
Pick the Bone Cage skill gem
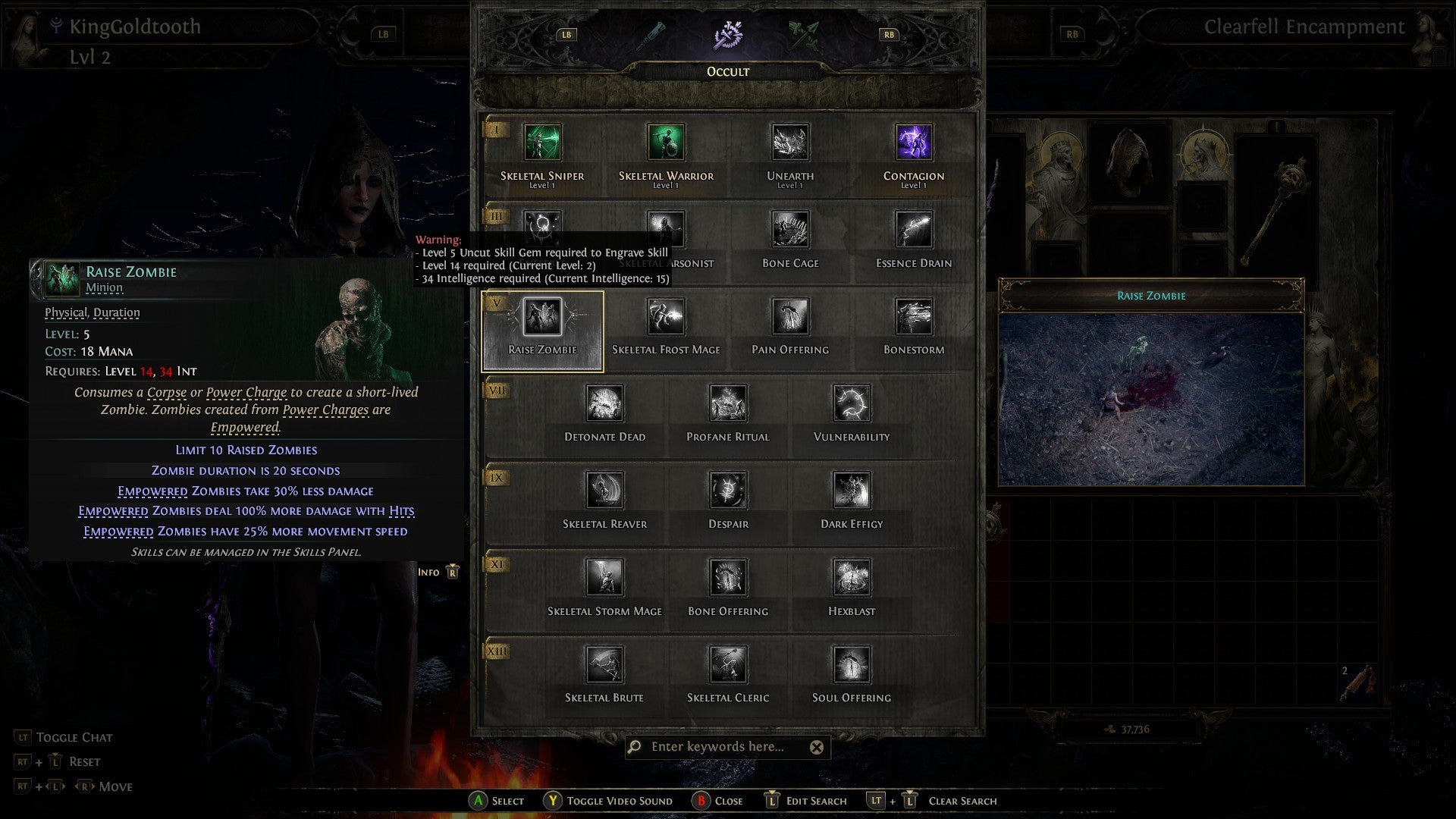(x=790, y=230)
